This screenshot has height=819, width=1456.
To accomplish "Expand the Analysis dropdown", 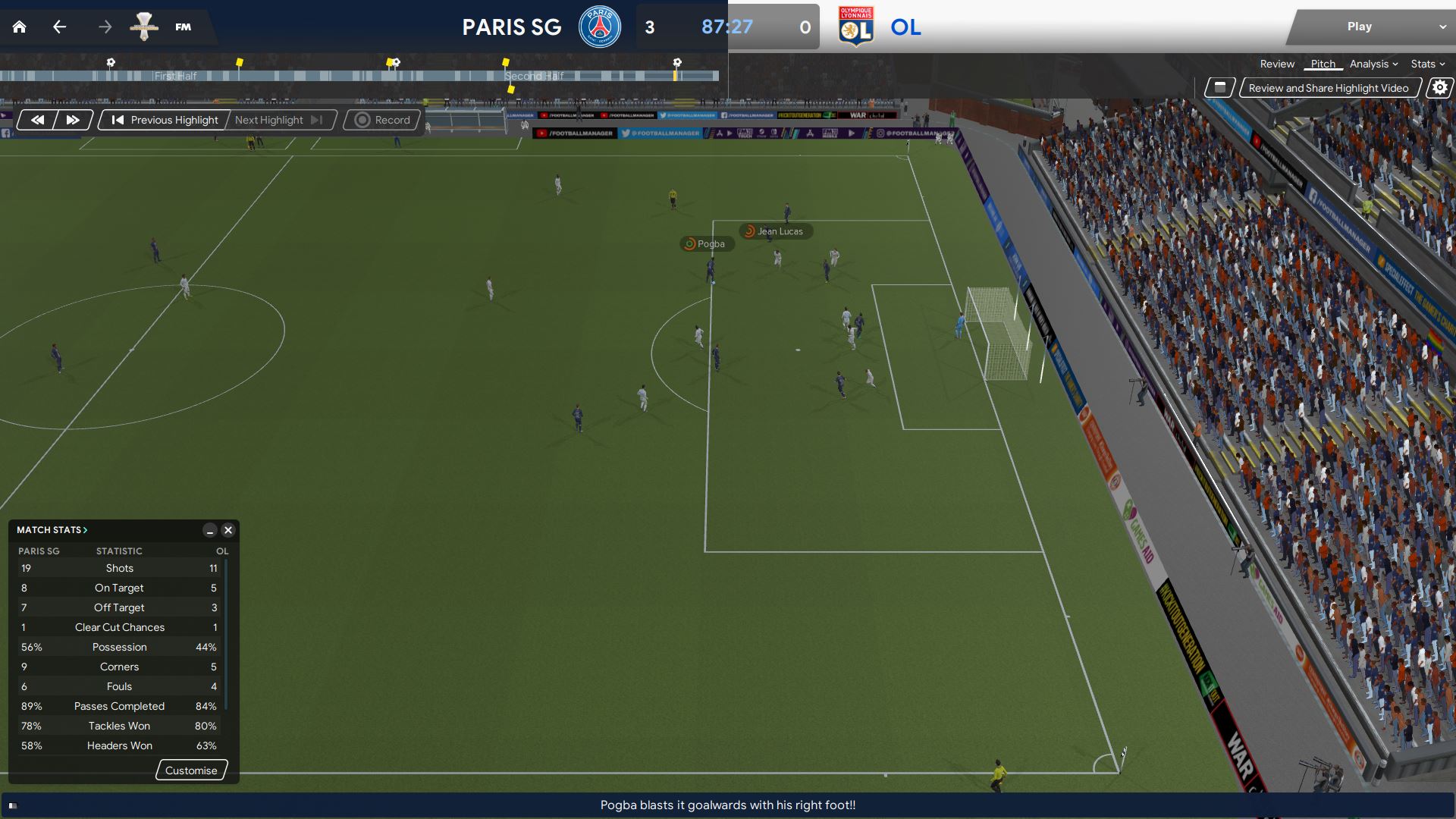I will coord(1373,64).
